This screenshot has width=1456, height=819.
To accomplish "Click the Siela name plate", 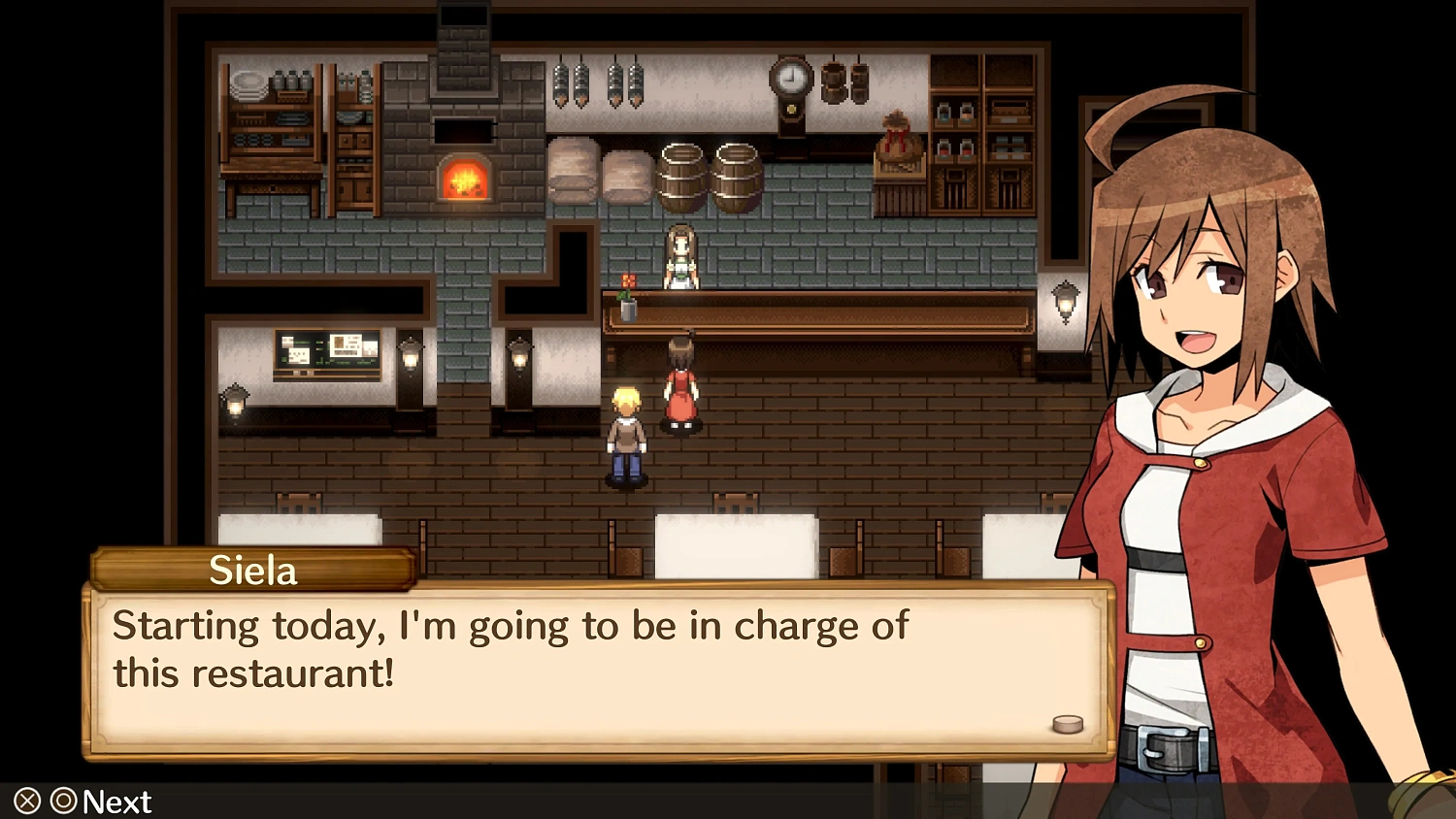I will coord(252,571).
